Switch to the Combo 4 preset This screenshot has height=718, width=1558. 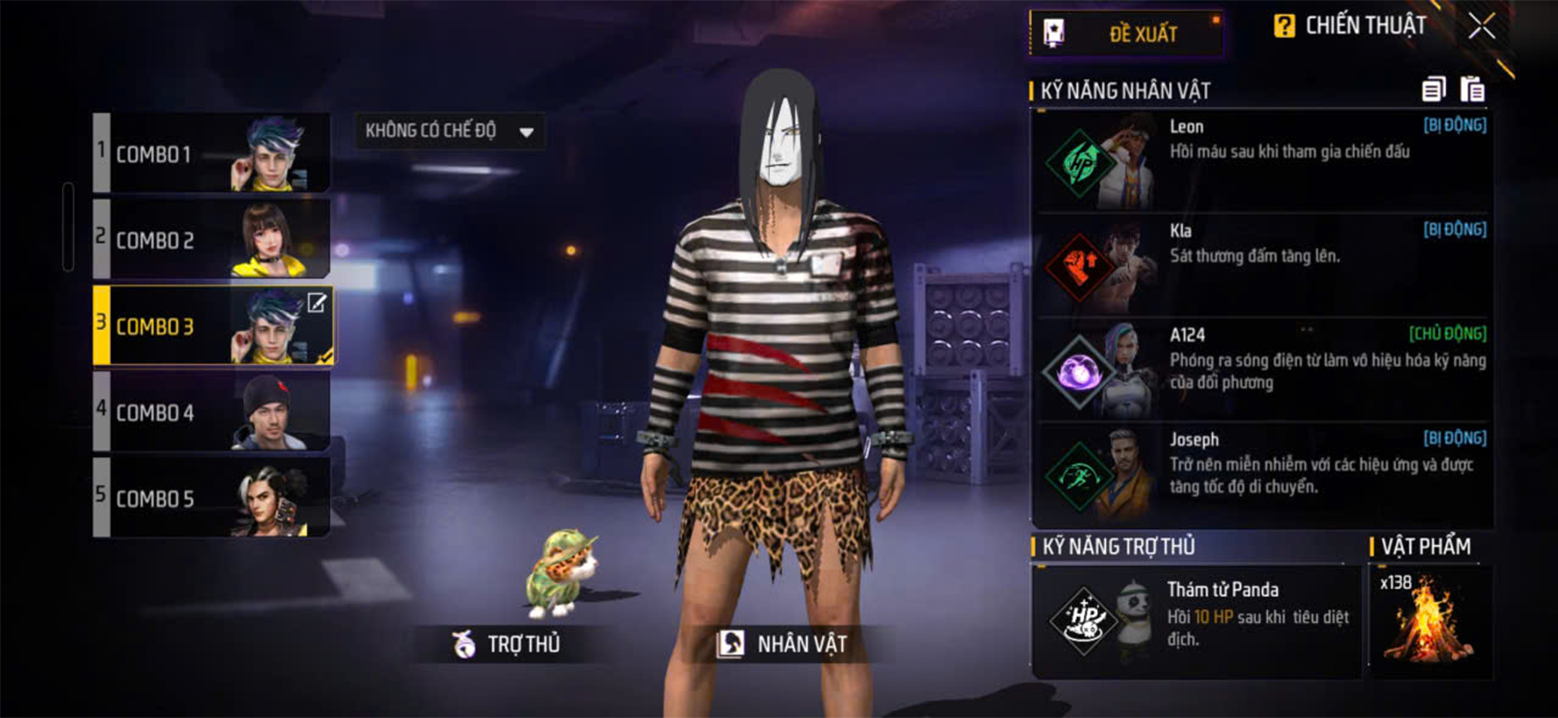point(212,412)
